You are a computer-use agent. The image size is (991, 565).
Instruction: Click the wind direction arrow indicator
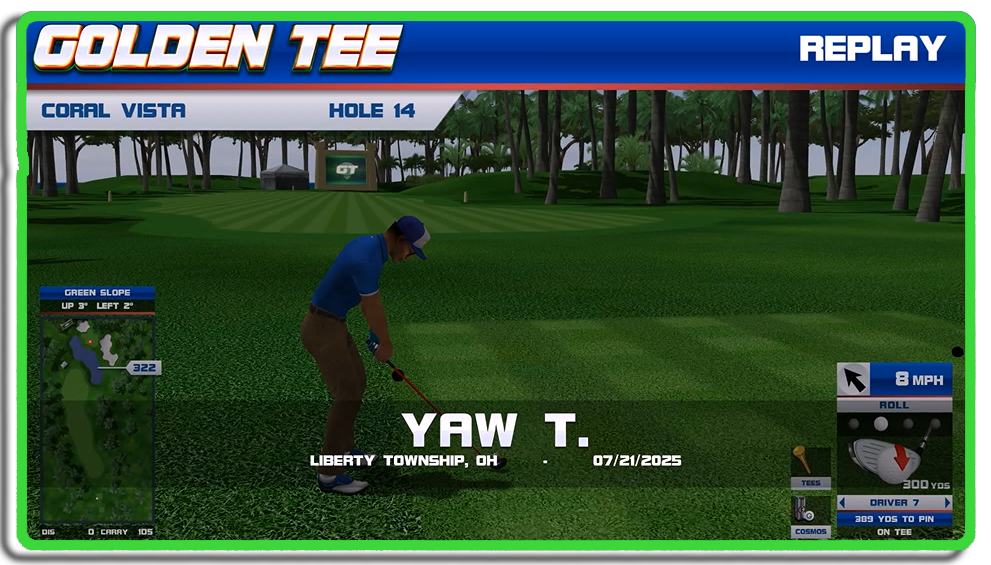854,379
